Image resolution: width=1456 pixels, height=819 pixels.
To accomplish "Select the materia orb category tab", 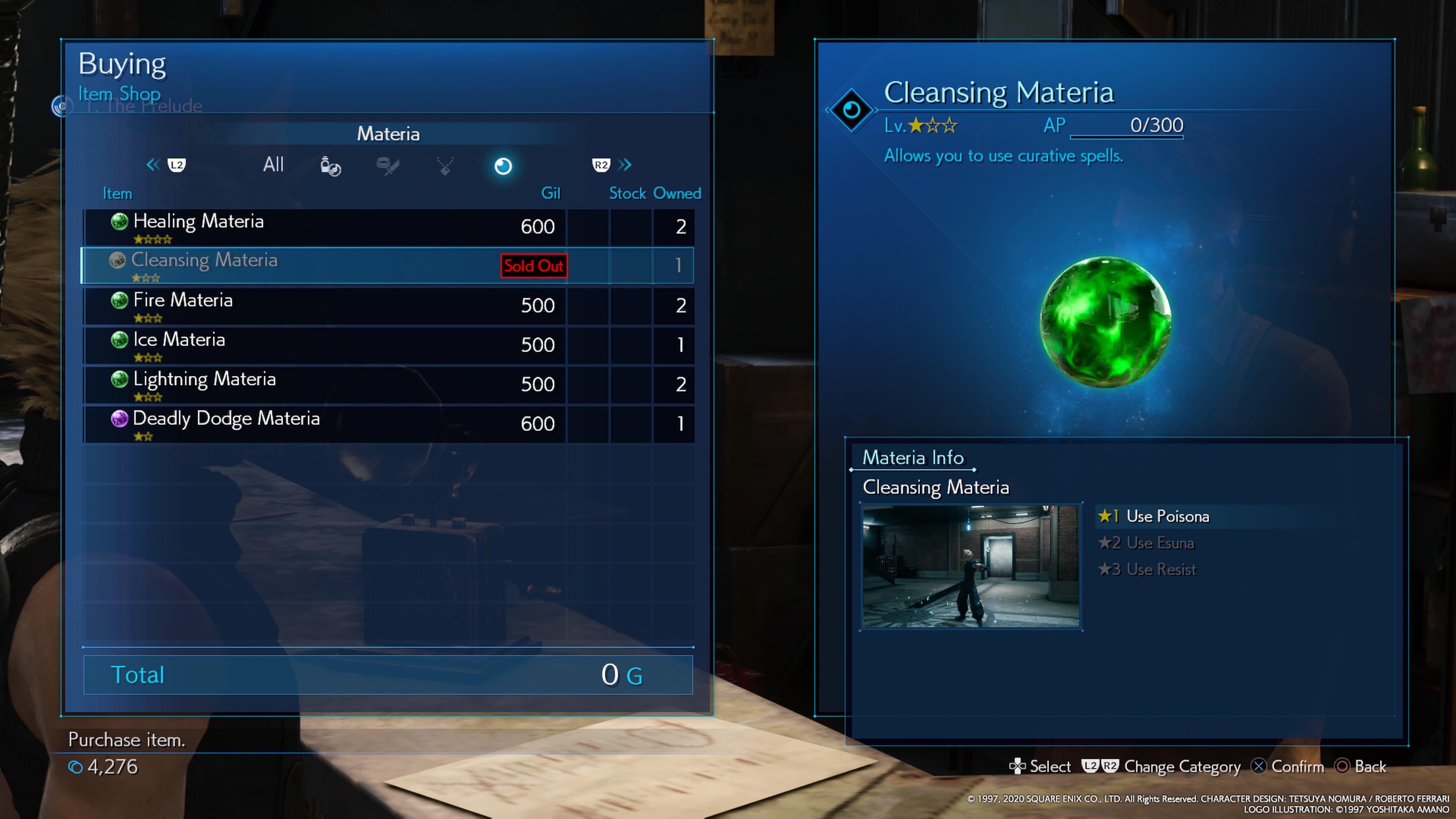I will pyautogui.click(x=503, y=166).
